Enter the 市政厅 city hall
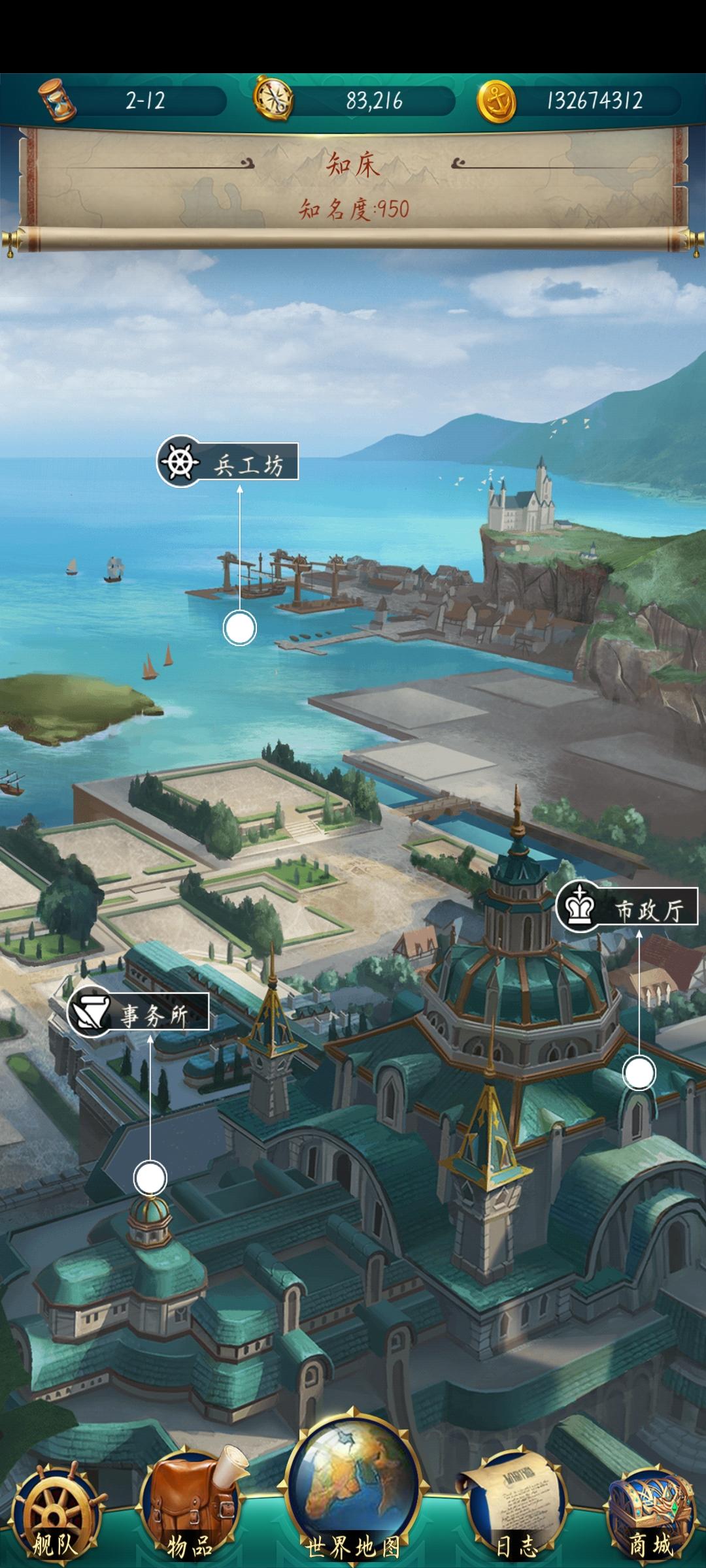706x1568 pixels. (x=627, y=909)
